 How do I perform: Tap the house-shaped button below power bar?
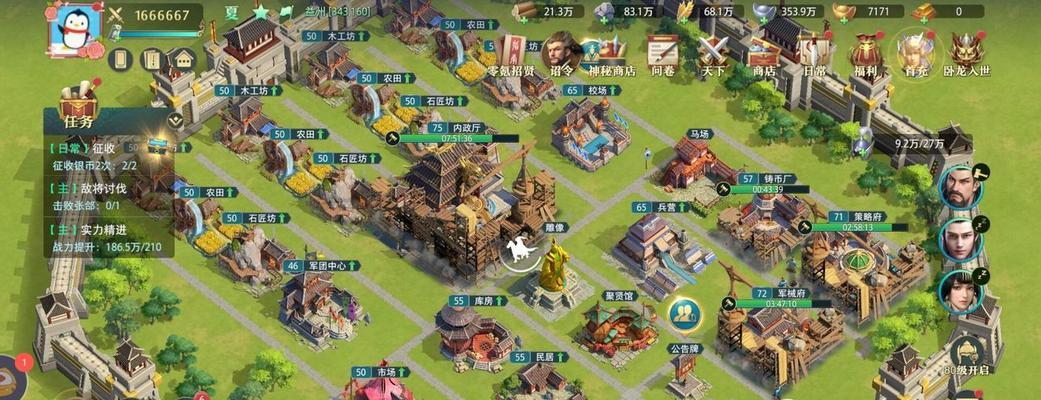pos(182,59)
